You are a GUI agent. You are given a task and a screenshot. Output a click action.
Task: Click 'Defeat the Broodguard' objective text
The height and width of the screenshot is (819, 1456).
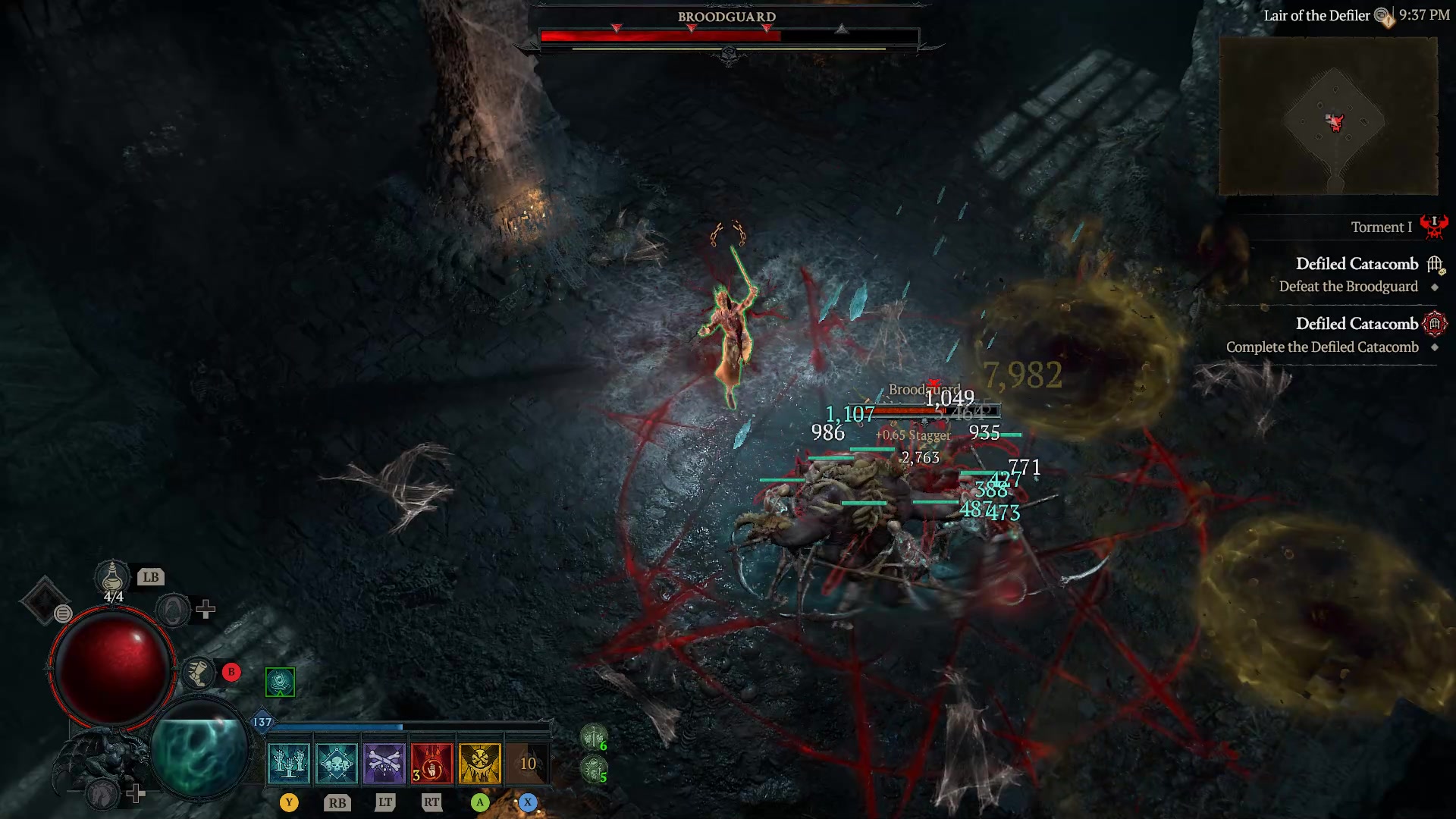(x=1348, y=287)
